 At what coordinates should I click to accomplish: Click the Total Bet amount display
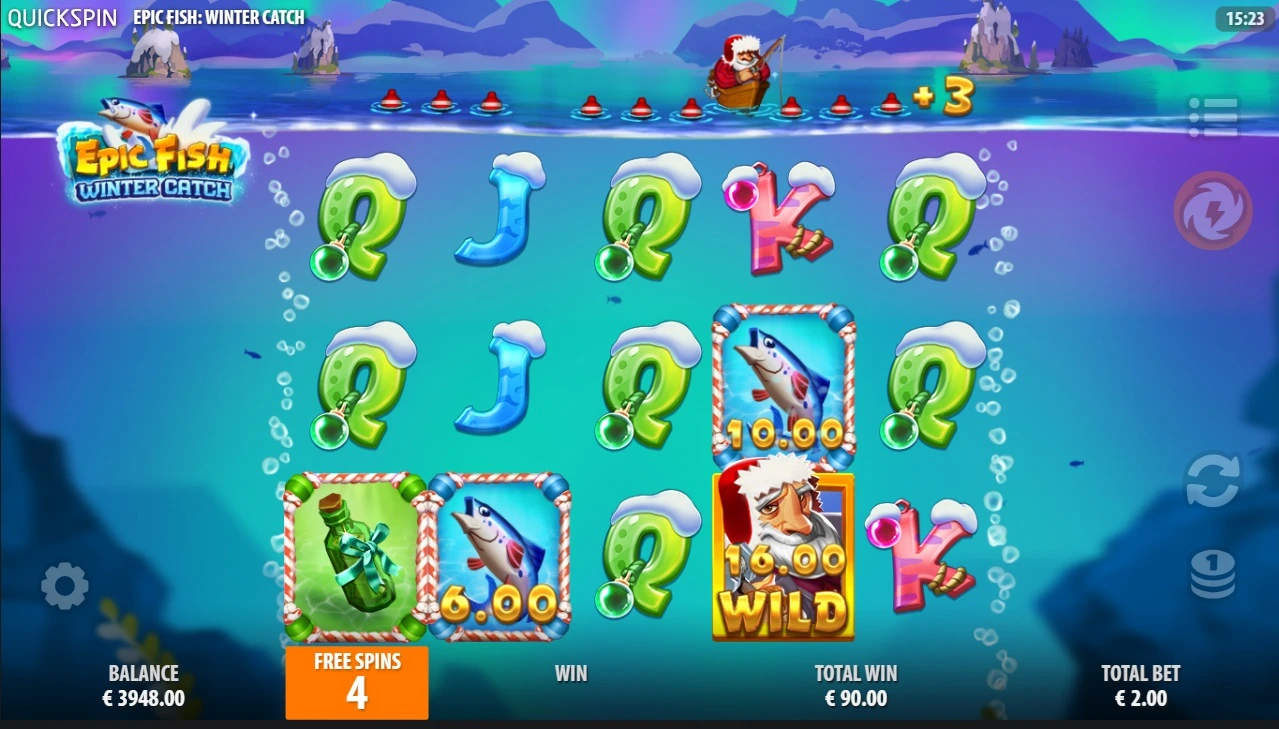click(1140, 686)
